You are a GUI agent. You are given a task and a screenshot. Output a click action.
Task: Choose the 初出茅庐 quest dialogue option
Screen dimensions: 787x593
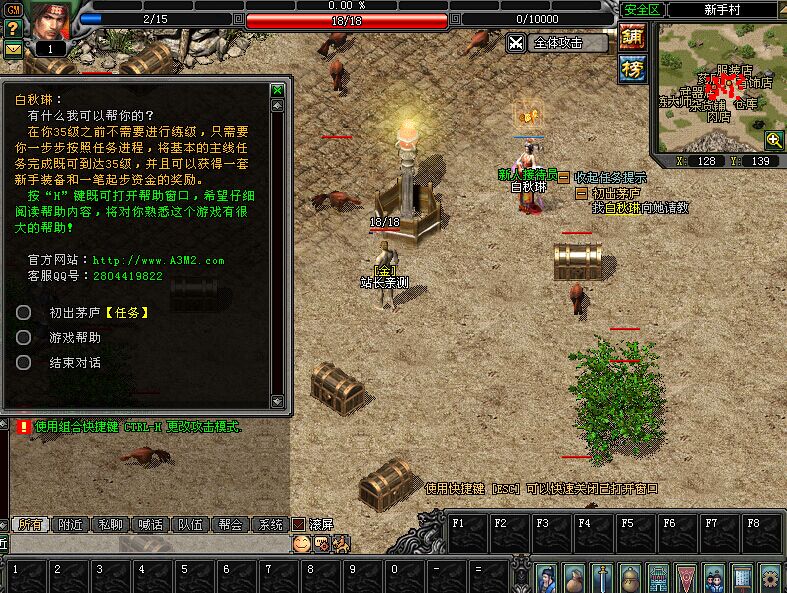pos(99,312)
